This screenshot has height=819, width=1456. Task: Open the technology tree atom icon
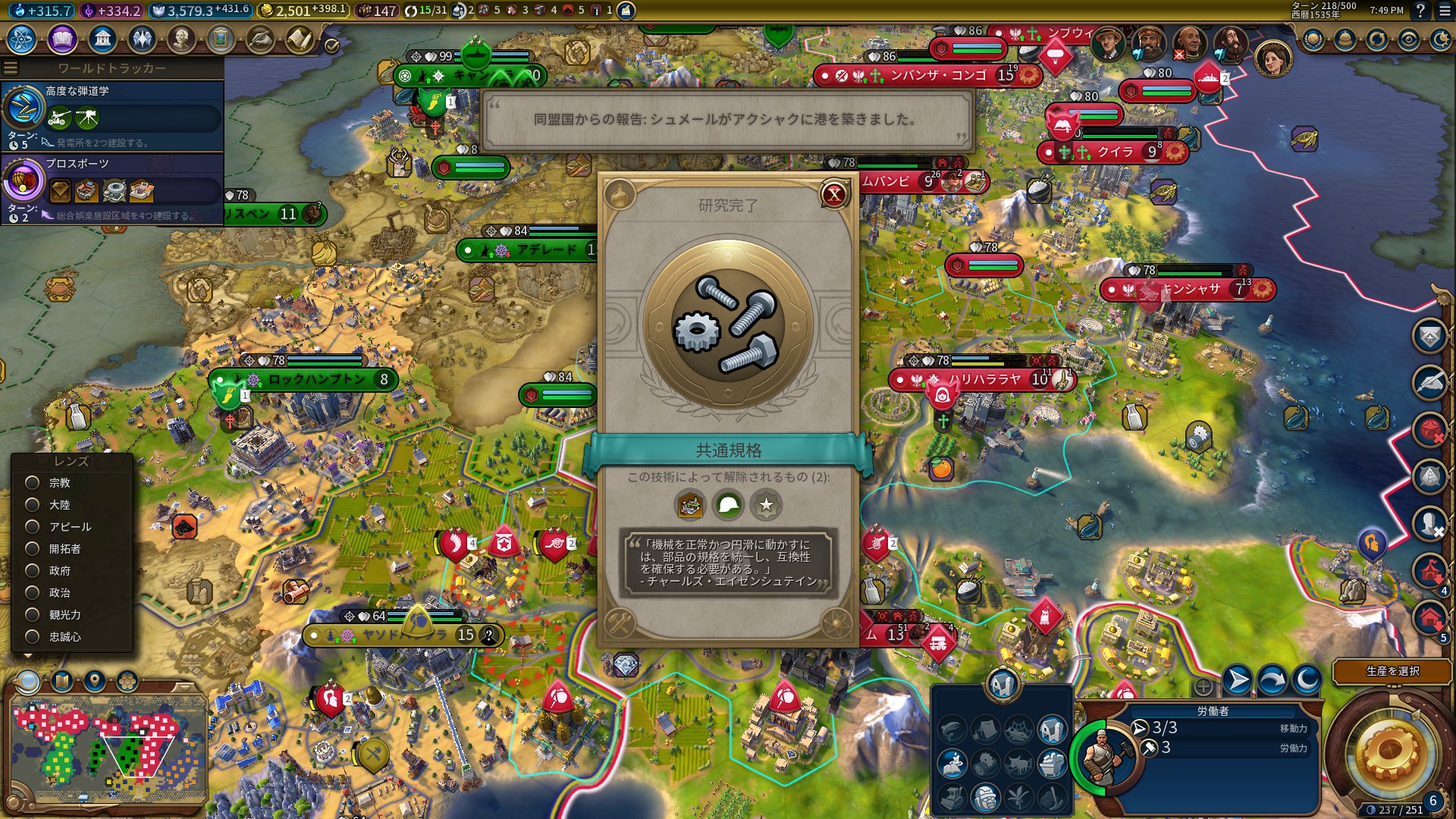(22, 39)
